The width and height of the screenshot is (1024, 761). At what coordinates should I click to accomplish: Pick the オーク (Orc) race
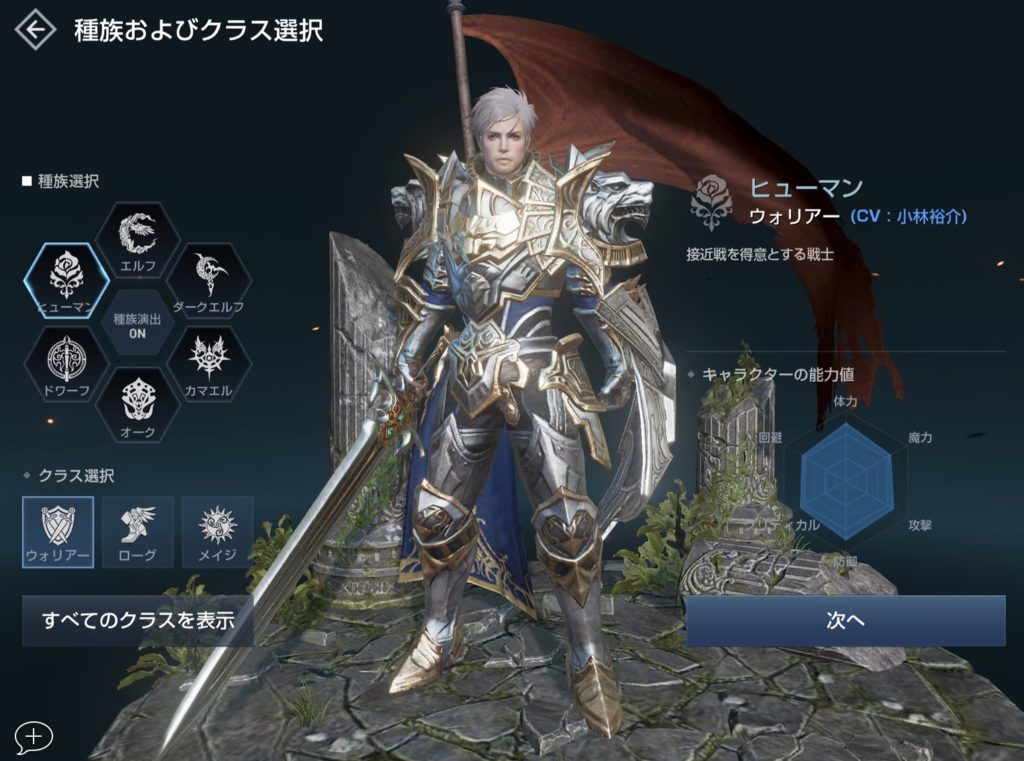click(x=137, y=403)
